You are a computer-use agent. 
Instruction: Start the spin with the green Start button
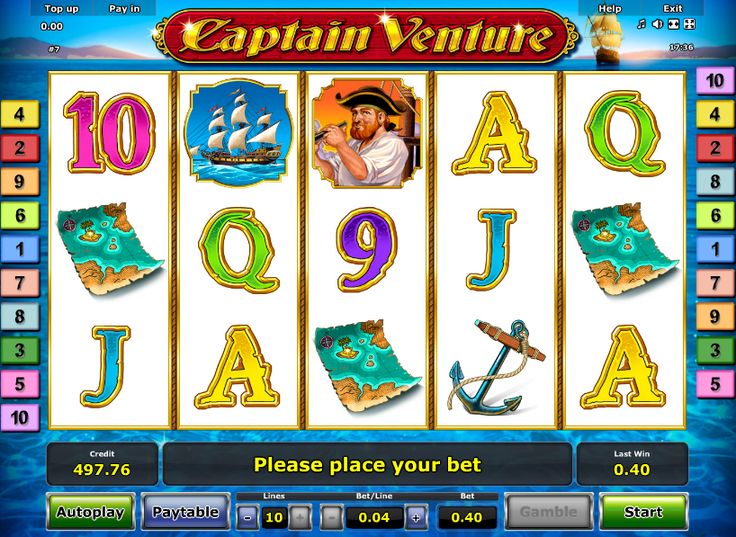(643, 512)
